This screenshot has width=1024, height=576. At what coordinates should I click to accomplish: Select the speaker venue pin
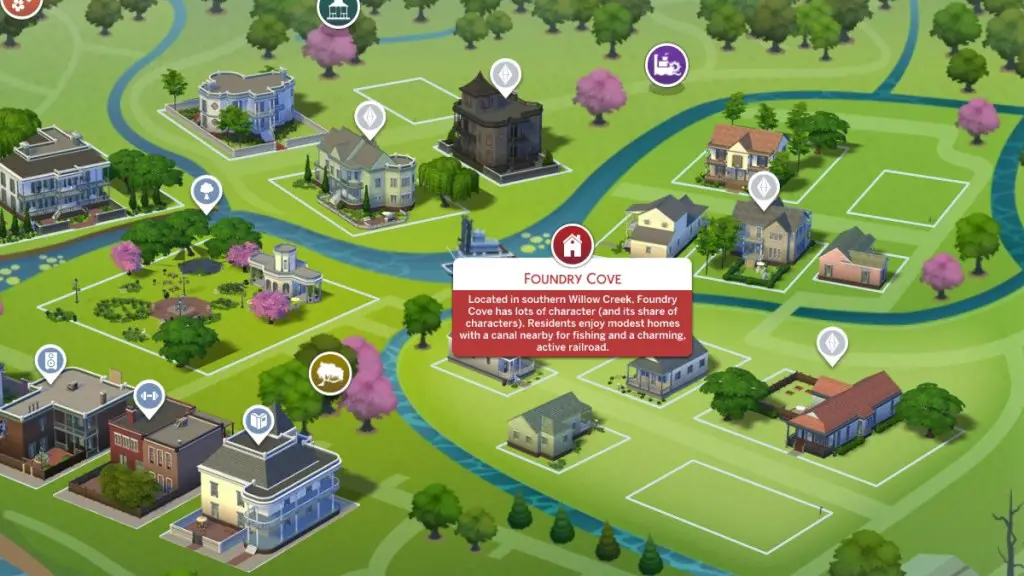coord(51,362)
